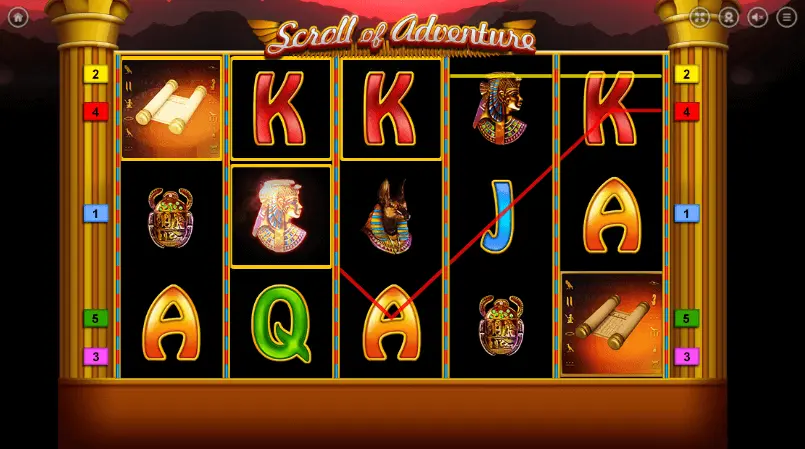Select yellow payline 2 on the left pillar
The image size is (805, 449).
click(96, 74)
